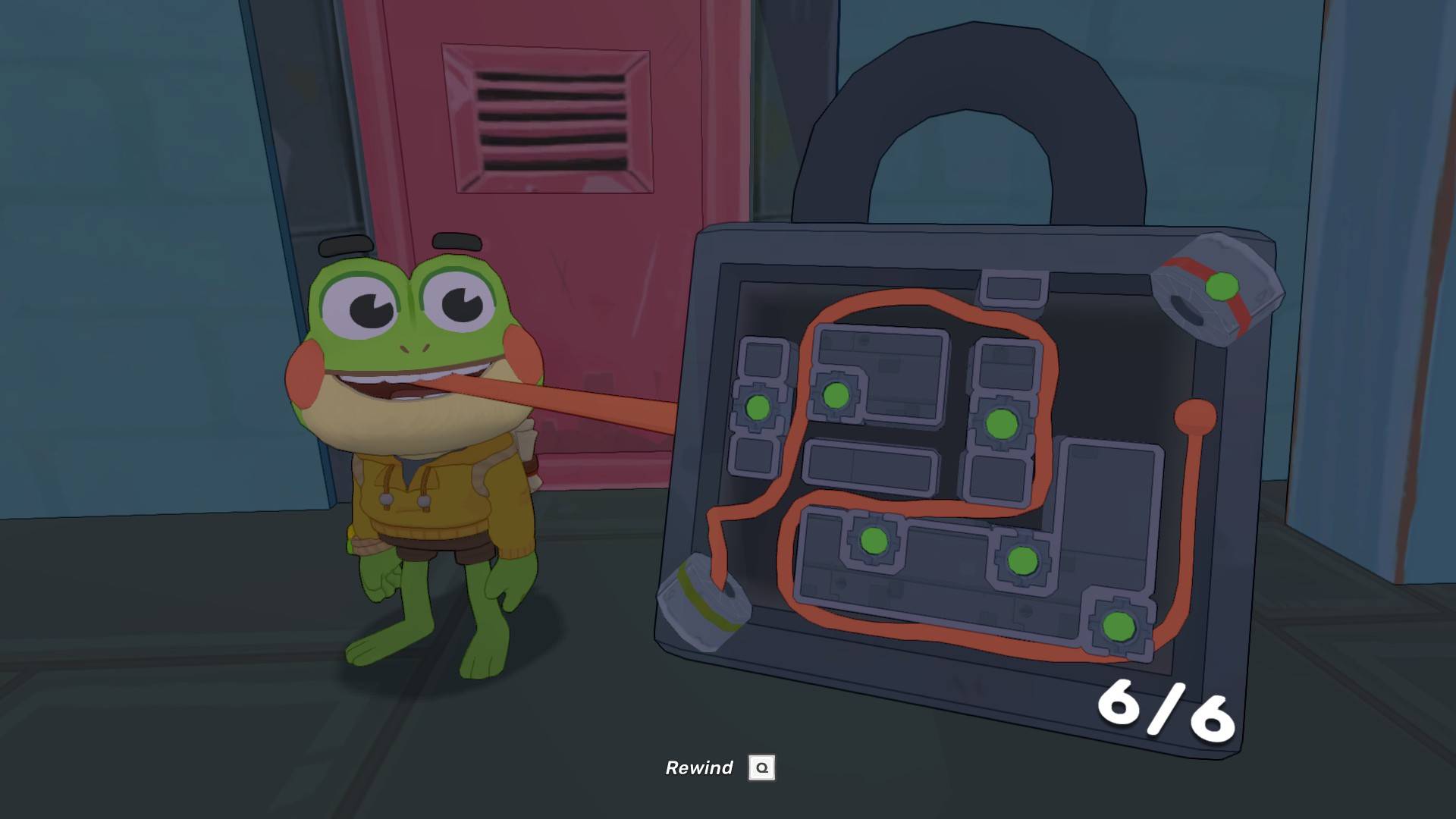Click the yellow-banded starting spool
The height and width of the screenshot is (819, 1456).
click(x=703, y=601)
